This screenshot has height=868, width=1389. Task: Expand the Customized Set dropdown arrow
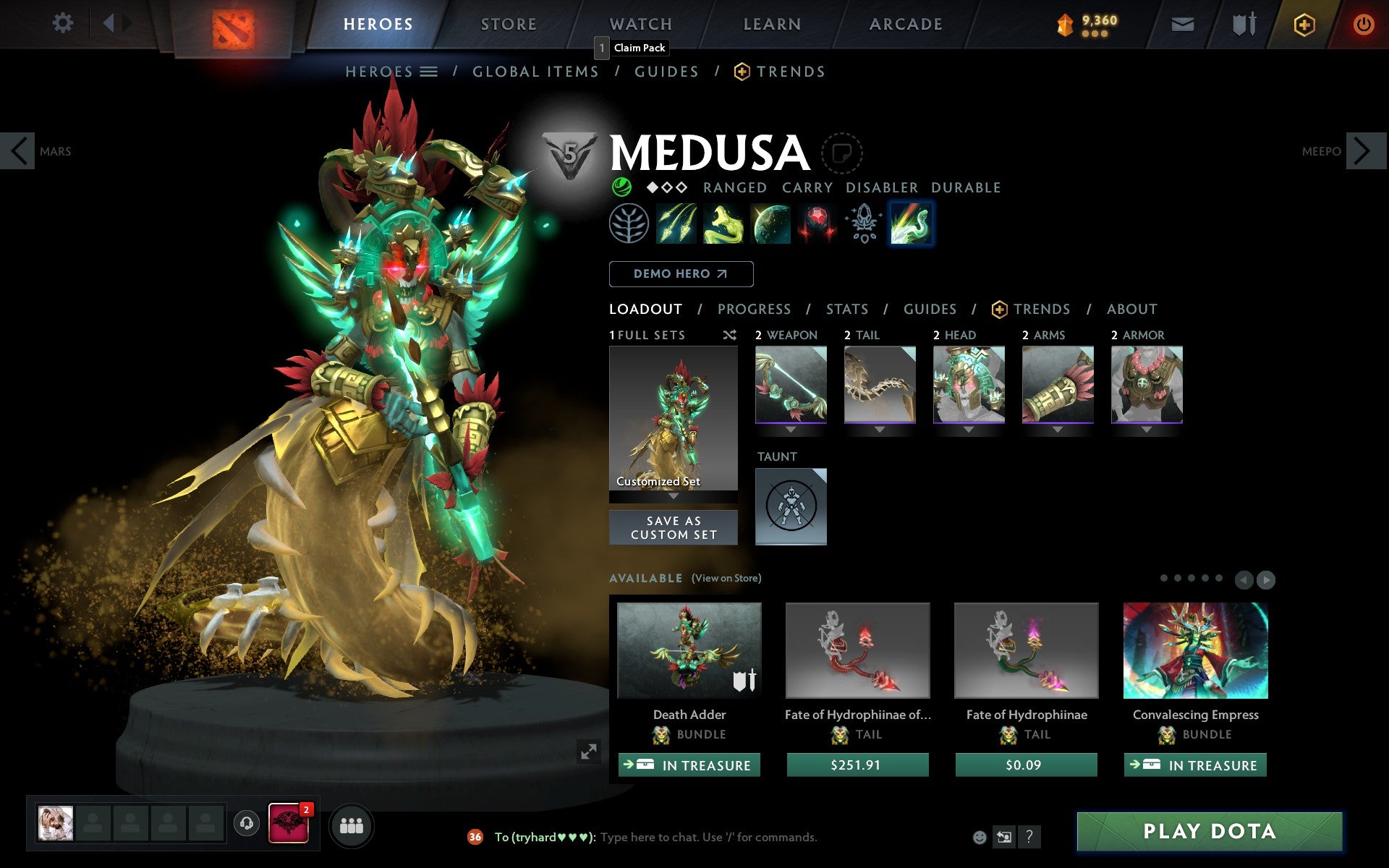pyautogui.click(x=673, y=498)
